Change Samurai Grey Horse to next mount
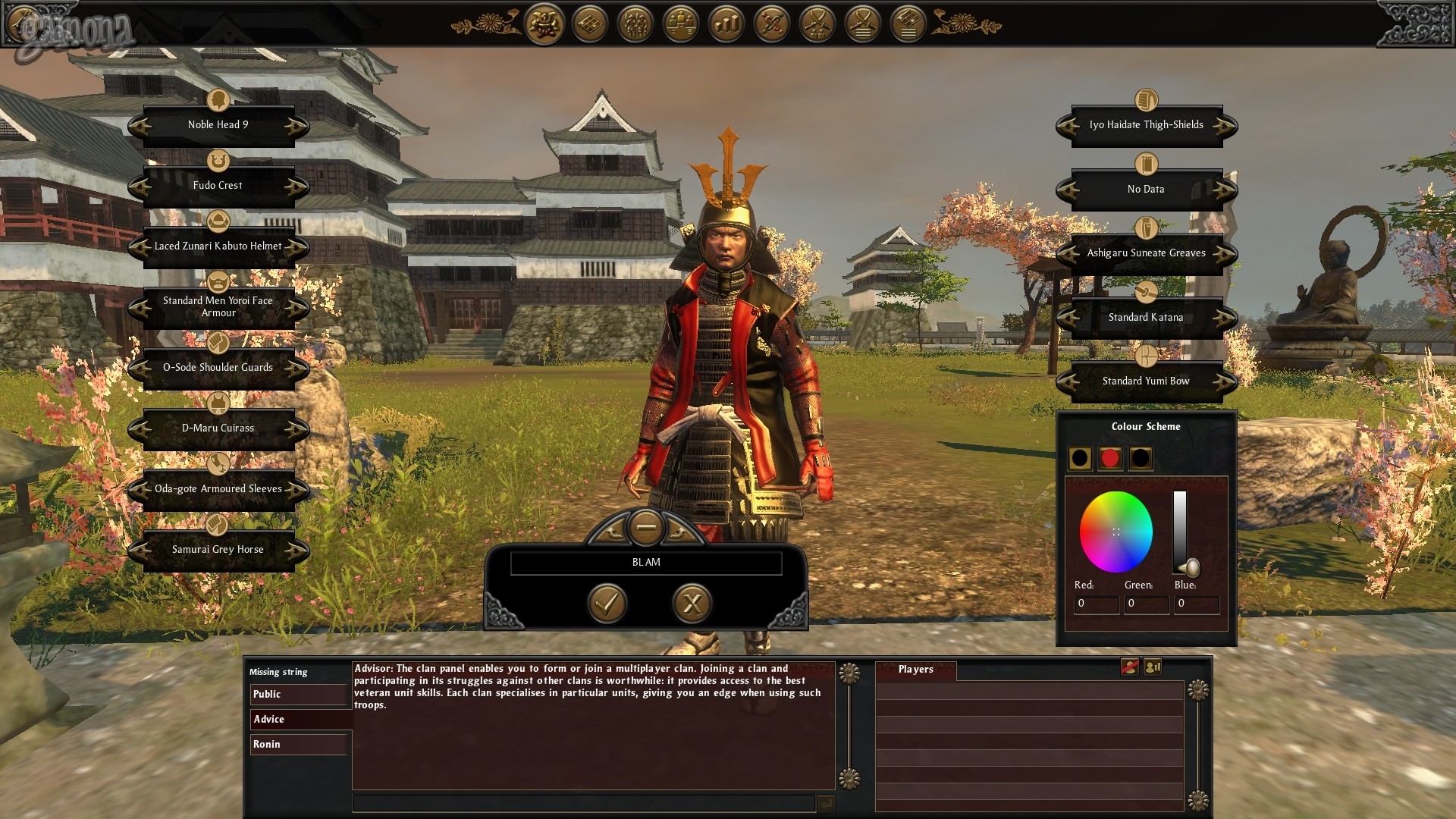The image size is (1456, 819). tap(297, 551)
